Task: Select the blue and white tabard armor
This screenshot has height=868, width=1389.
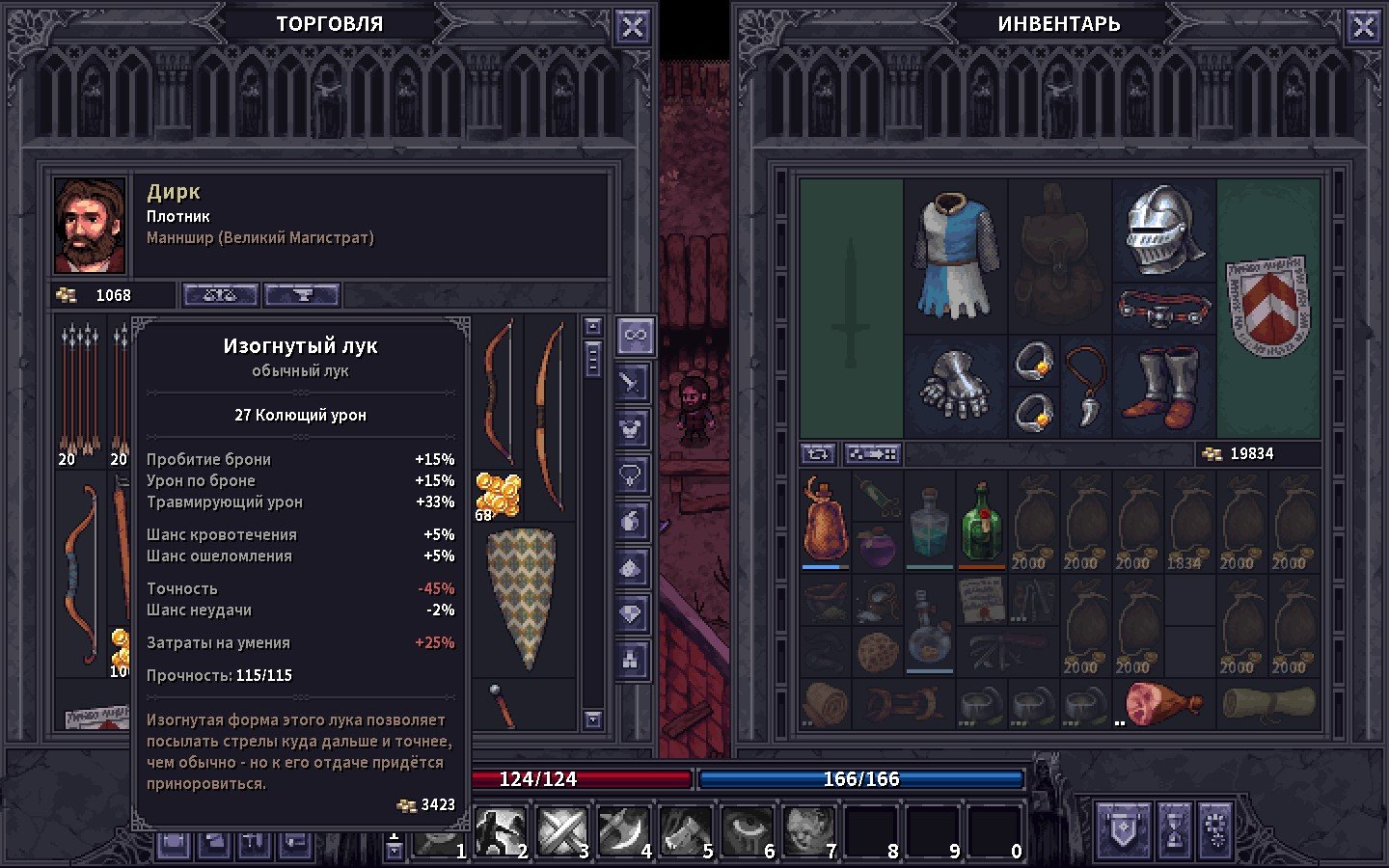Action: [x=955, y=256]
